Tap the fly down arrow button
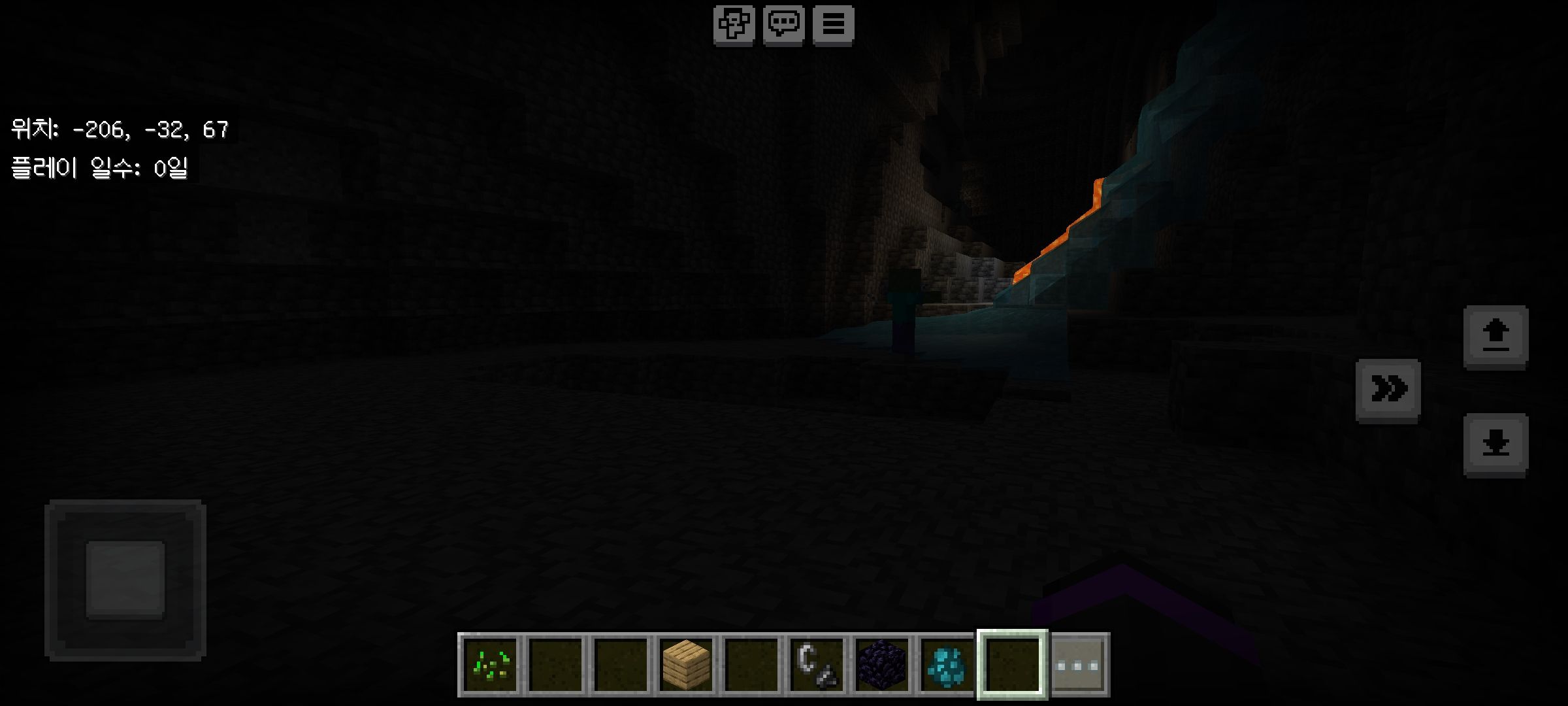Viewport: 1568px width, 706px height. tap(1495, 445)
